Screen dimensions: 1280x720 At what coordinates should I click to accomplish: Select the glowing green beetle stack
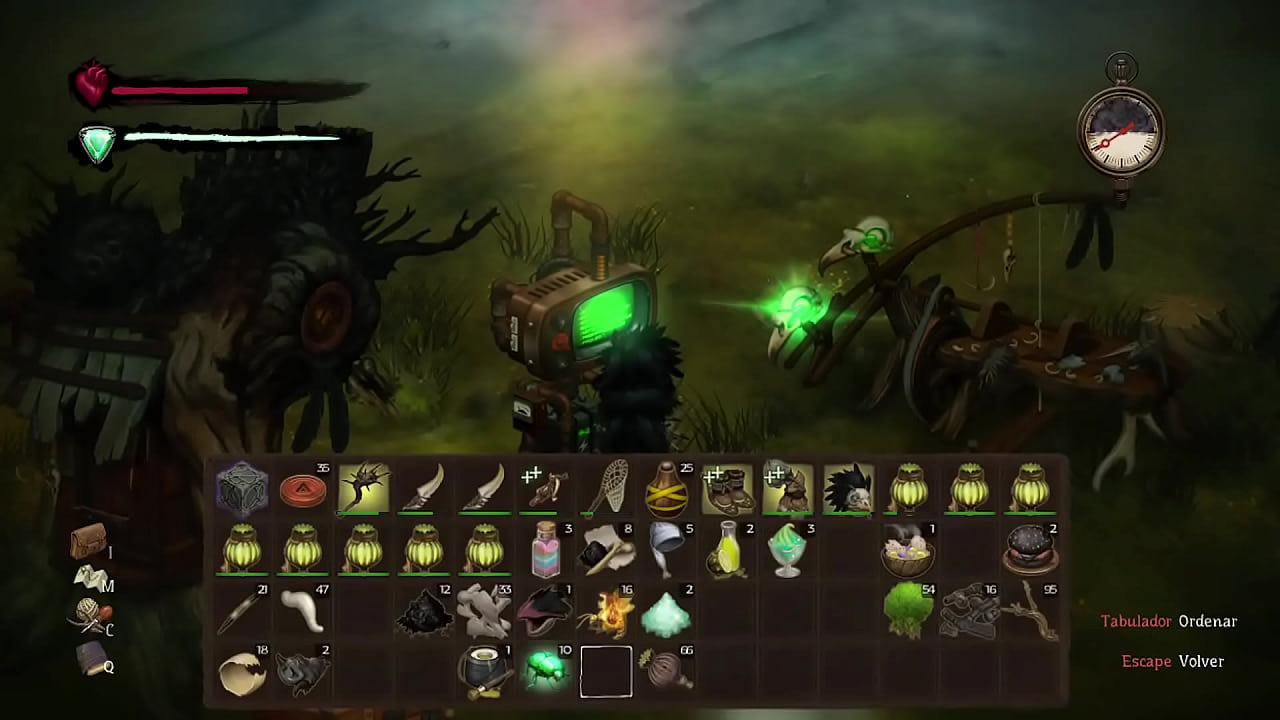click(546, 671)
